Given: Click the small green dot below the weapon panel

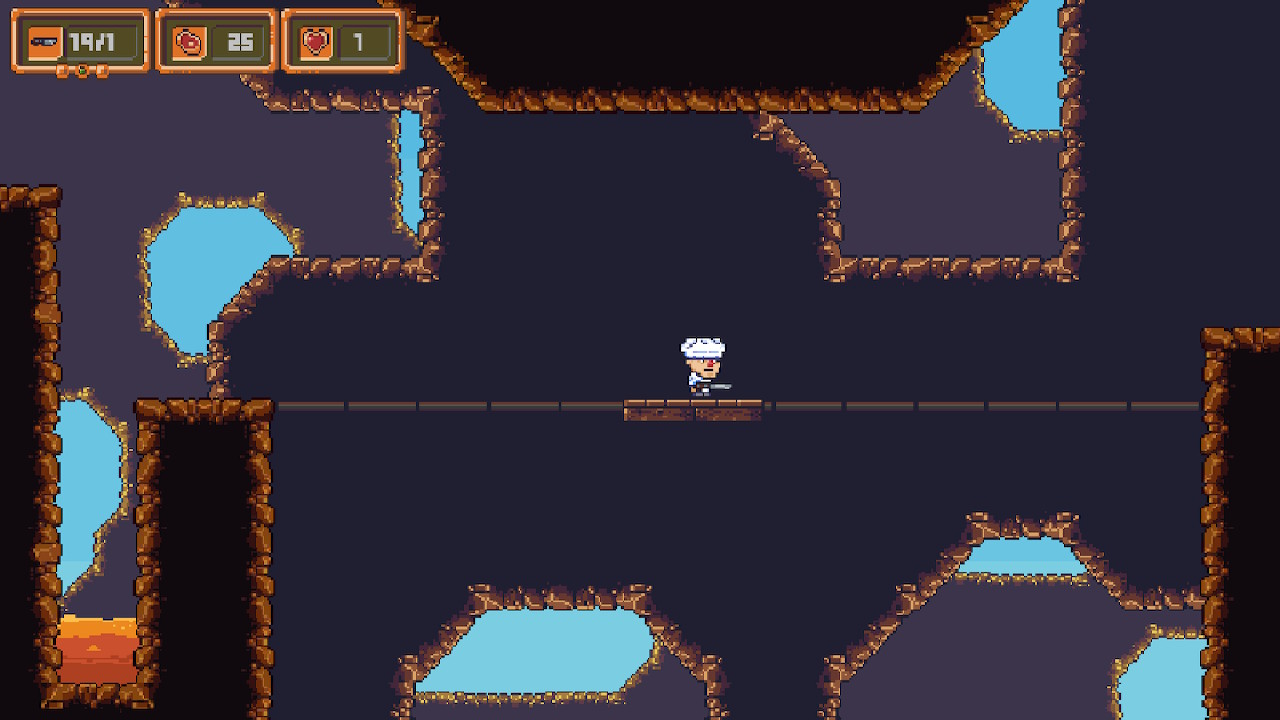Looking at the screenshot, I should coord(82,70).
